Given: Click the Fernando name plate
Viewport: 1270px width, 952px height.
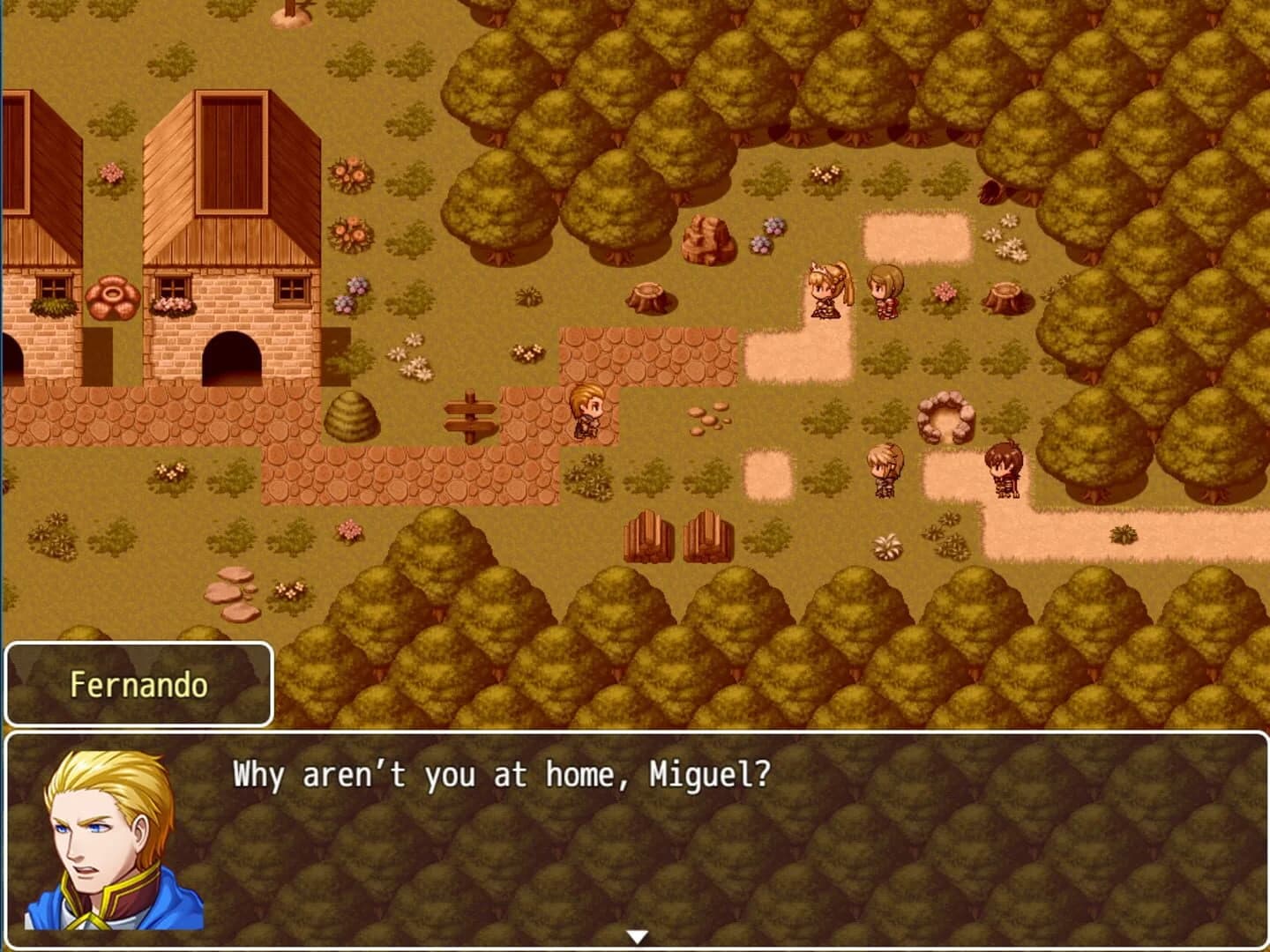Looking at the screenshot, I should 137,683.
